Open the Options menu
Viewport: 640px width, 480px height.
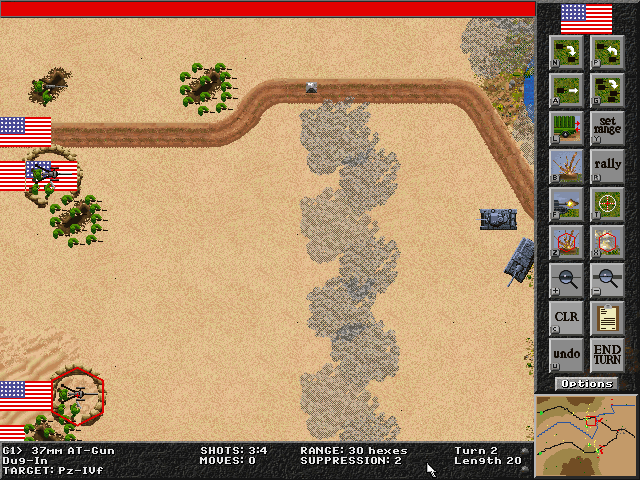(x=587, y=384)
